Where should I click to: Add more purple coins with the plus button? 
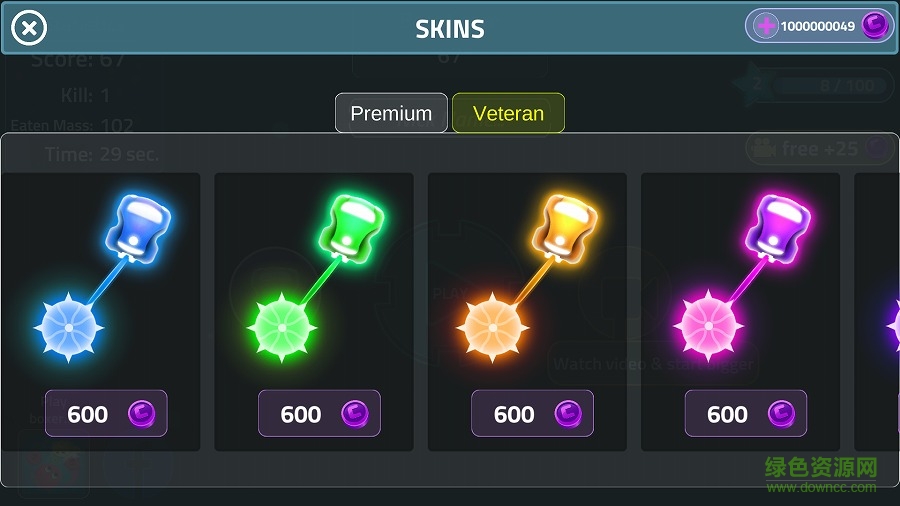click(x=766, y=27)
